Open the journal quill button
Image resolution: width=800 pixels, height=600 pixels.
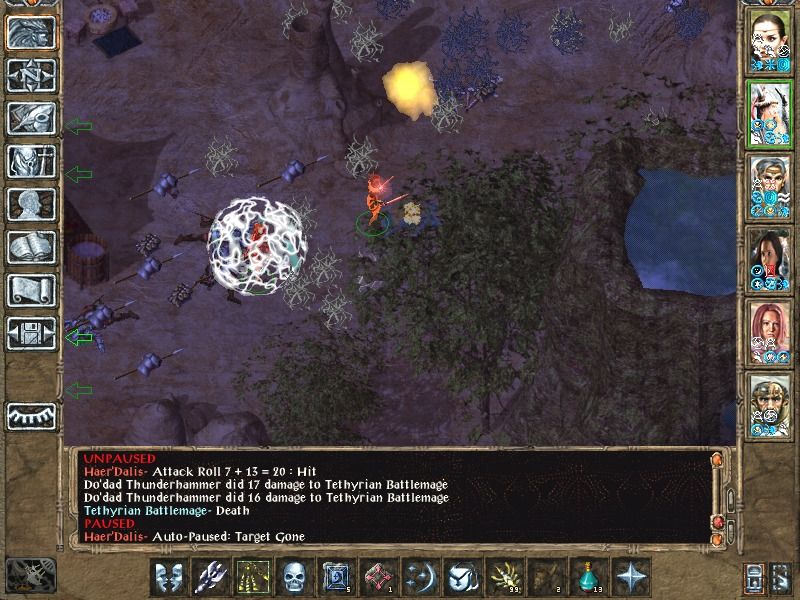coord(31,118)
